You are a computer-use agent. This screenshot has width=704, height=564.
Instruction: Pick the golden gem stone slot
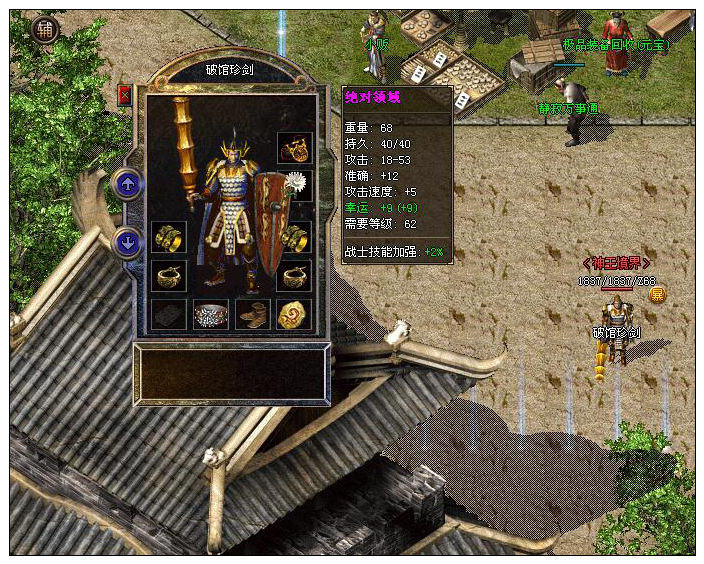point(294,314)
